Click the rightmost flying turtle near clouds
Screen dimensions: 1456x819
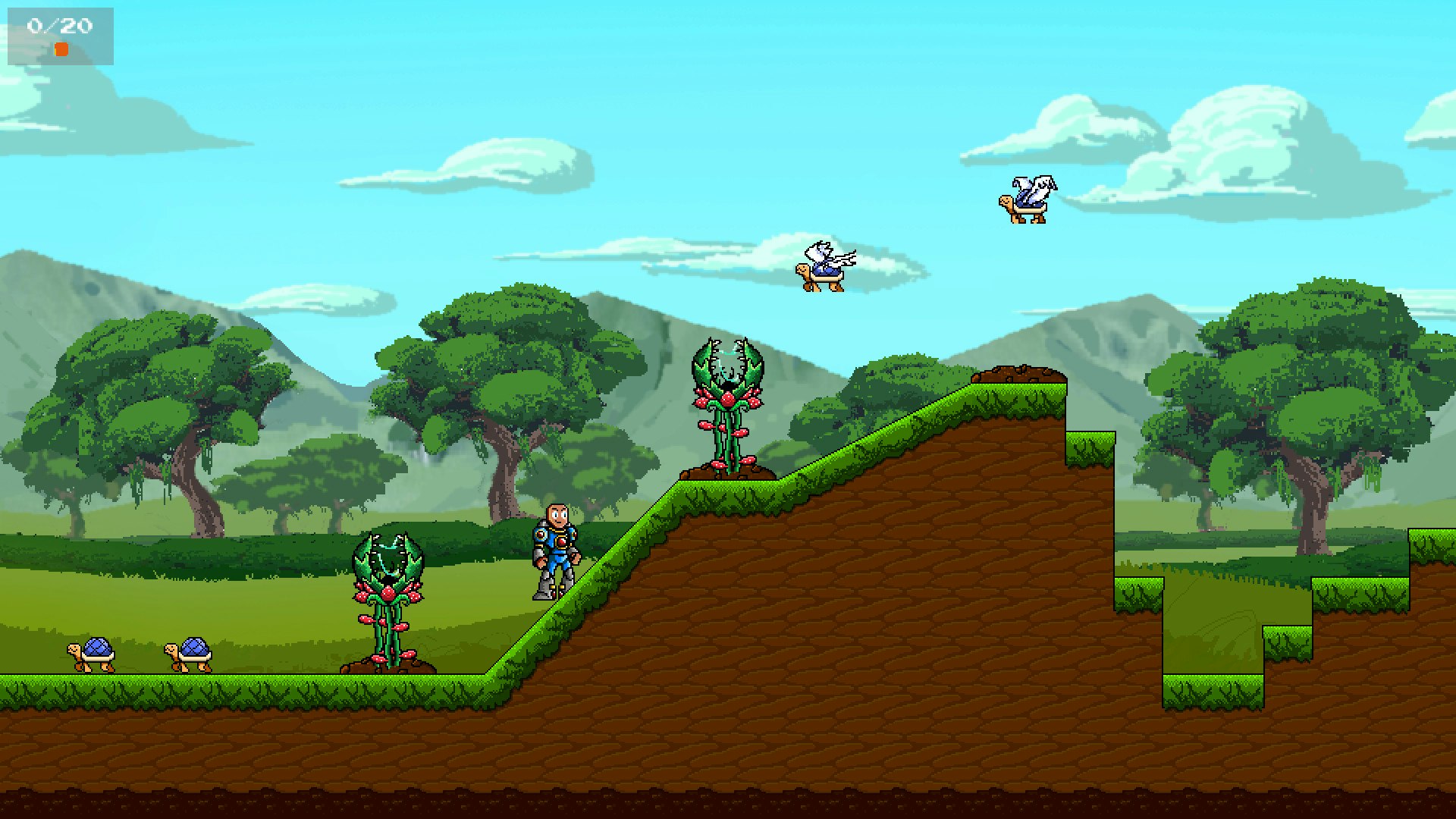(x=1028, y=201)
